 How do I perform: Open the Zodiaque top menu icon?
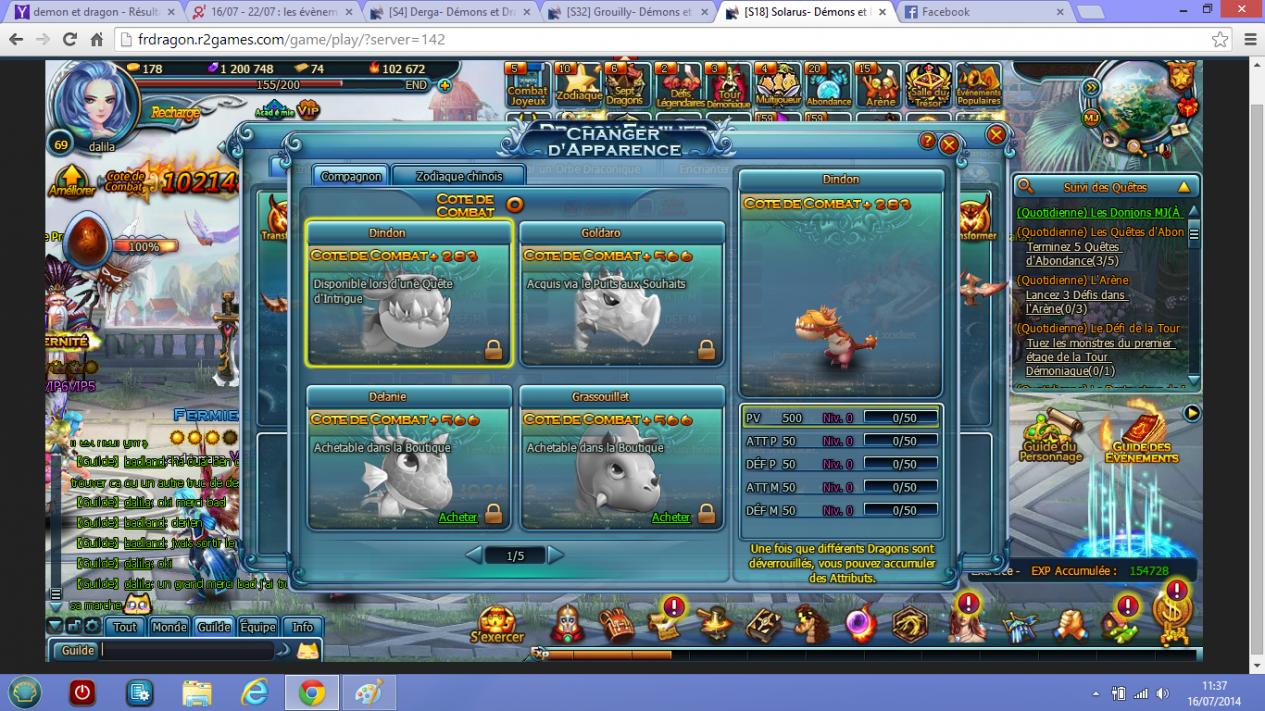(x=578, y=86)
